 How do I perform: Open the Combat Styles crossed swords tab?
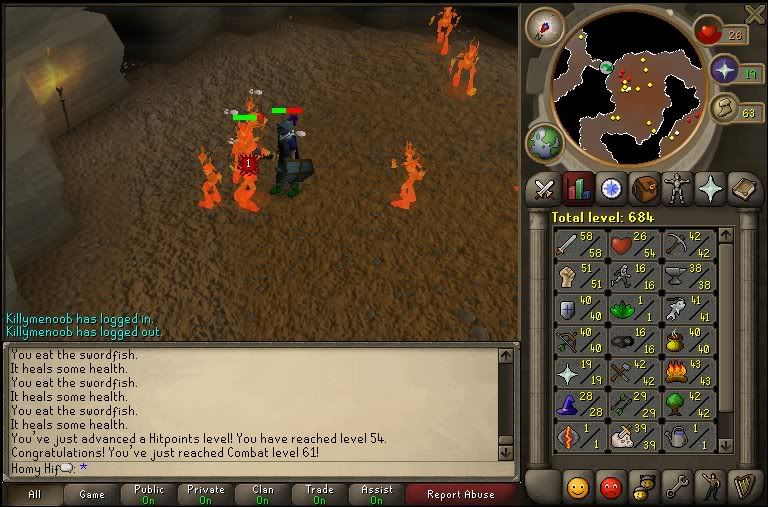[544, 188]
